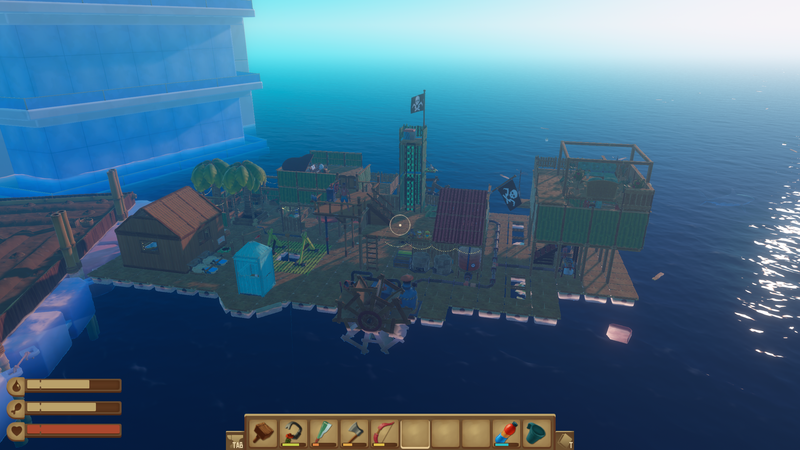Viewport: 800px width, 450px height.
Task: Choose the teal cup in the hotbar
Action: pyautogui.click(x=538, y=432)
